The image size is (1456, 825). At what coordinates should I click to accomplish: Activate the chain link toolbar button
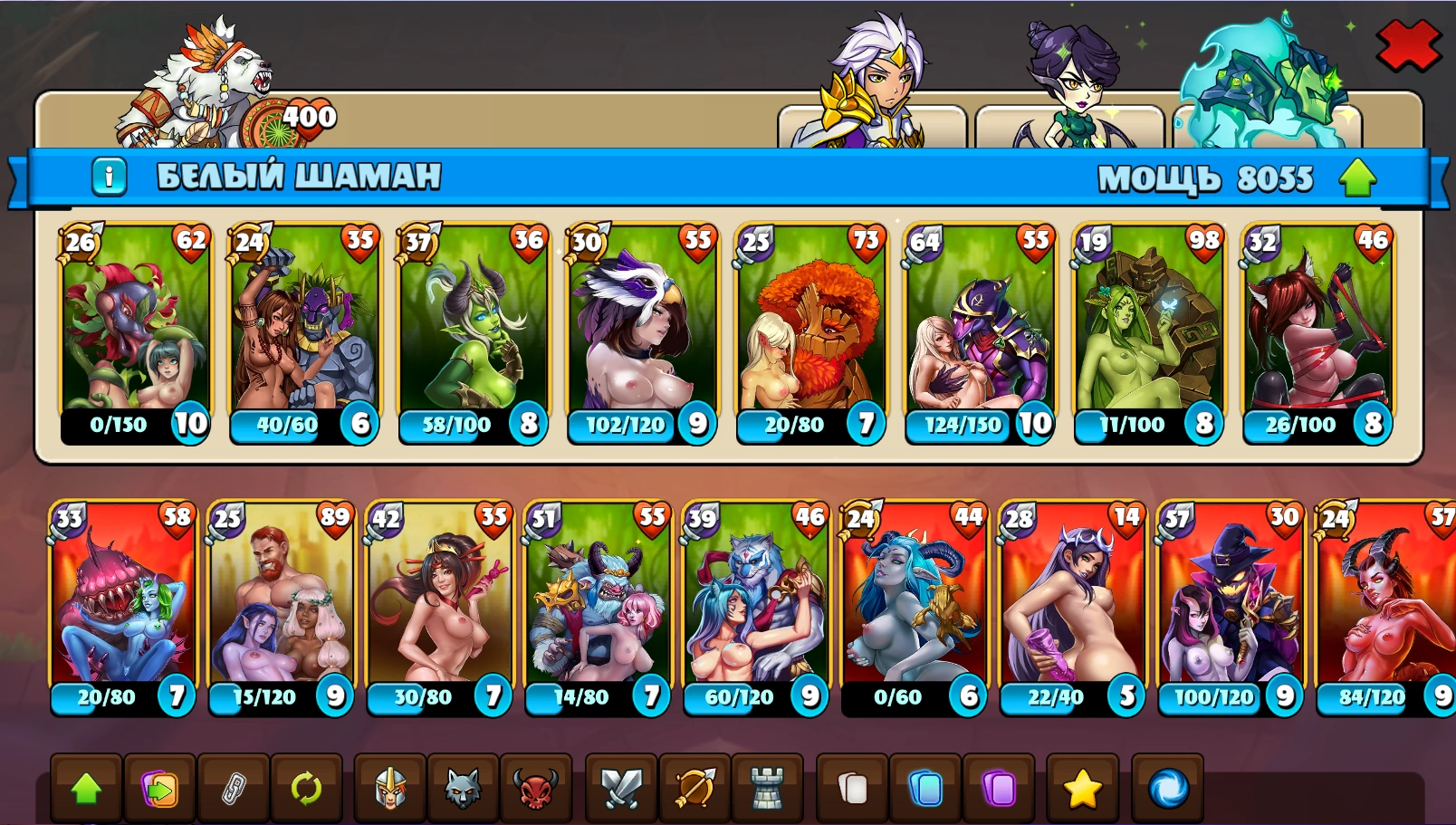click(x=234, y=788)
